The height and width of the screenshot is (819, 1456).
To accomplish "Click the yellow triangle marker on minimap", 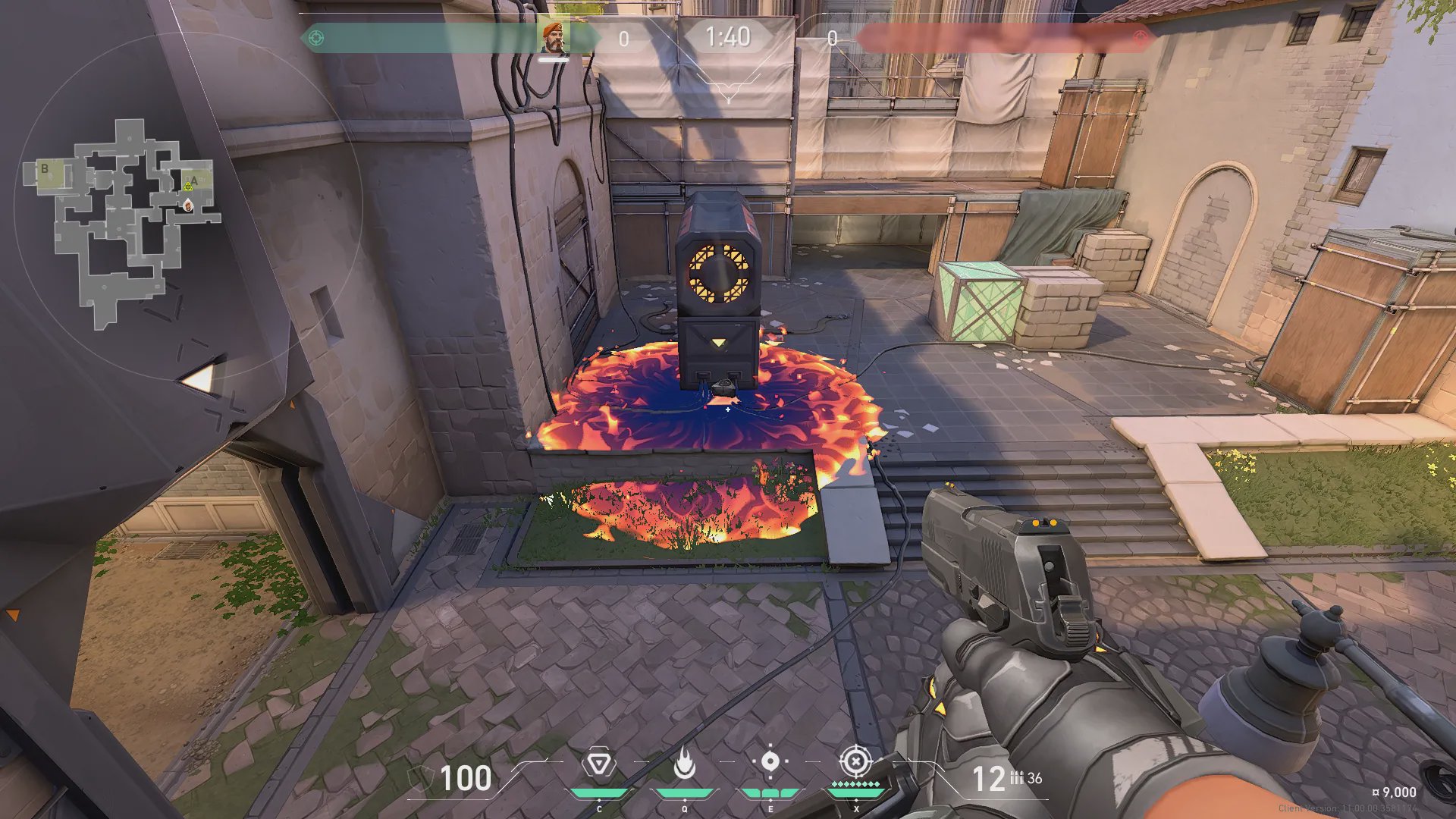I will coord(187,185).
